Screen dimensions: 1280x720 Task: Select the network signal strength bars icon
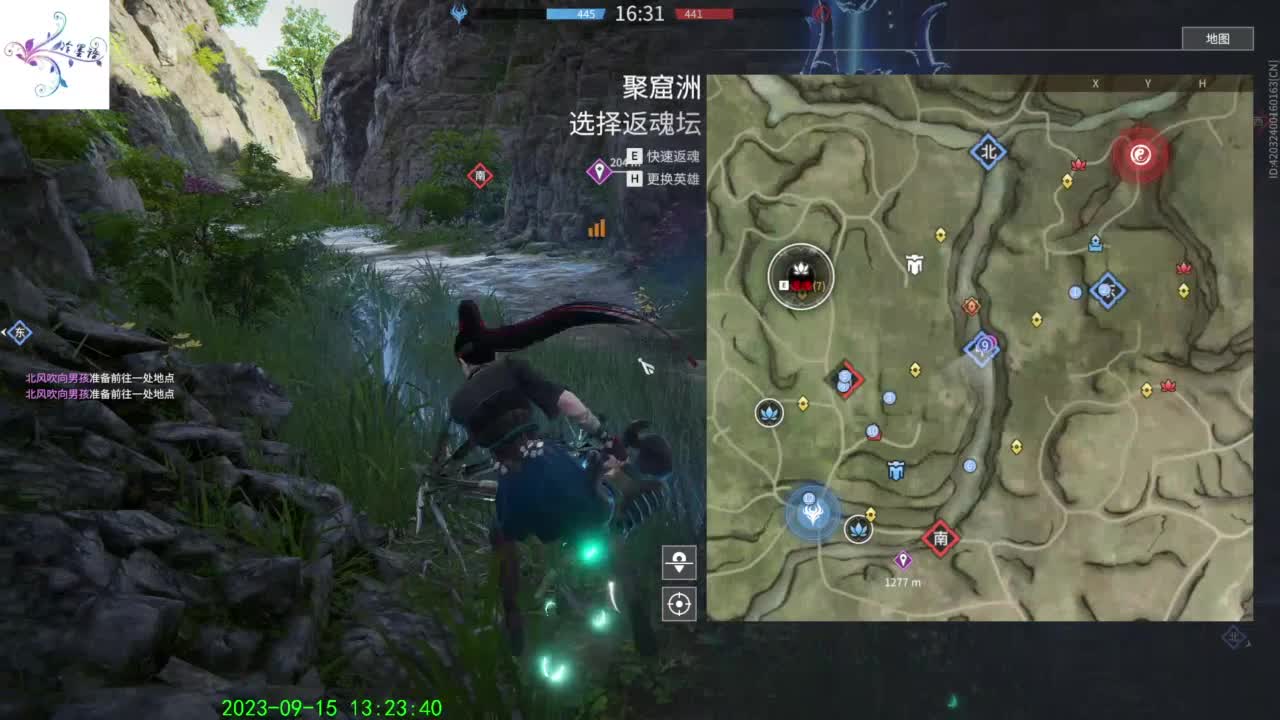tap(596, 228)
